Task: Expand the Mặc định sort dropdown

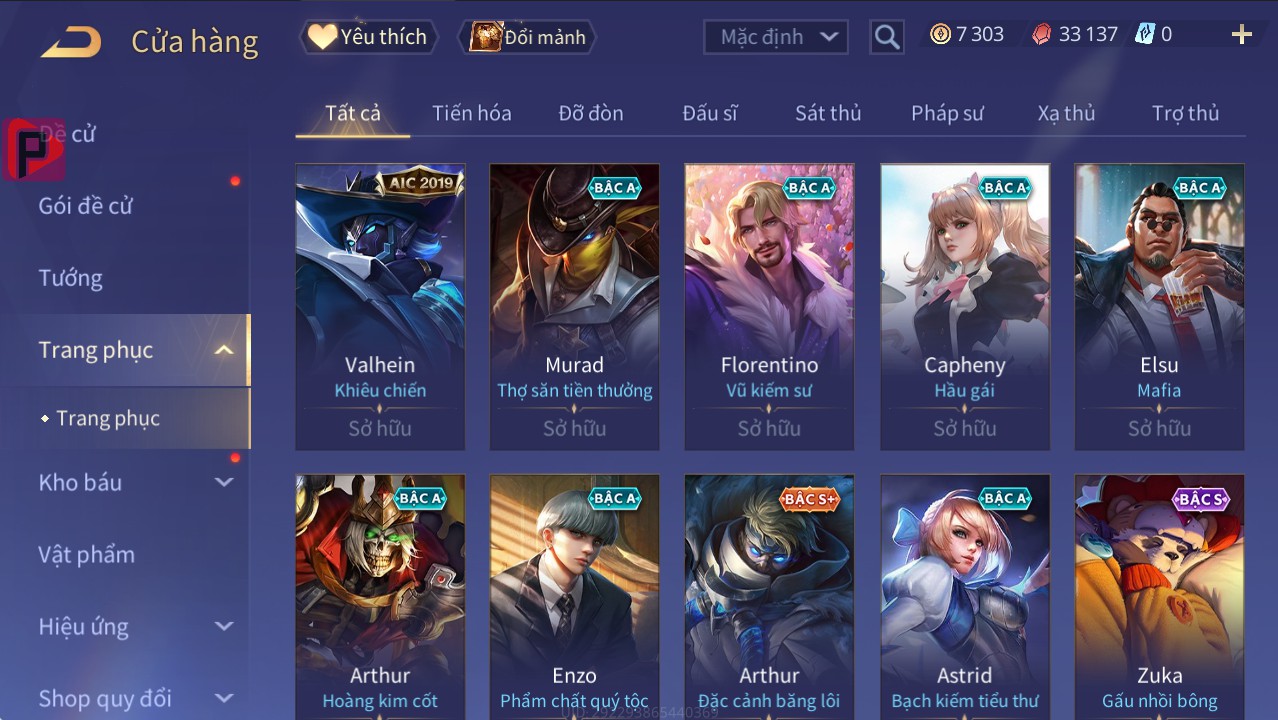Action: pyautogui.click(x=776, y=37)
